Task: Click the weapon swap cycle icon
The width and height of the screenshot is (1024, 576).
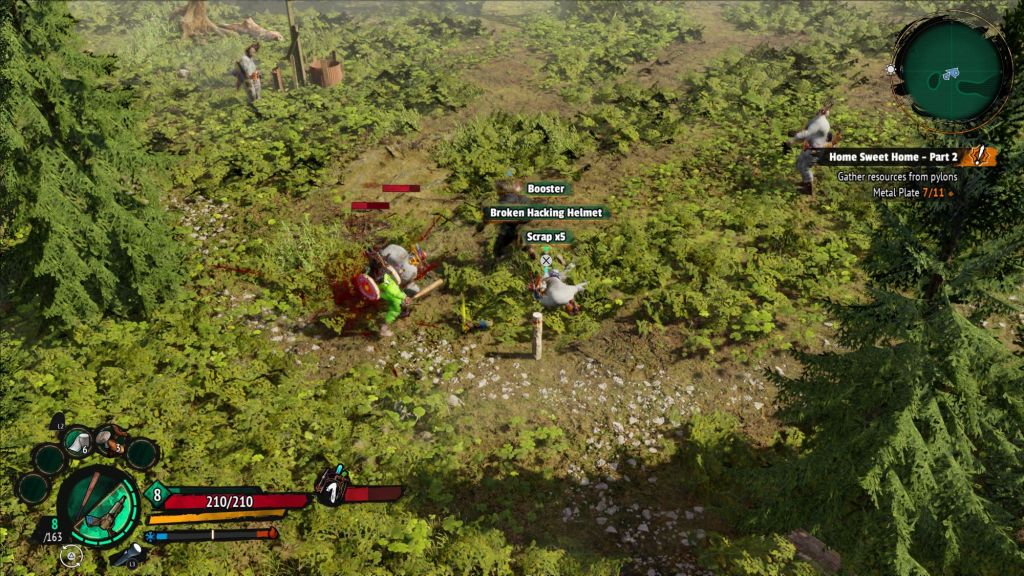Action: [x=68, y=557]
